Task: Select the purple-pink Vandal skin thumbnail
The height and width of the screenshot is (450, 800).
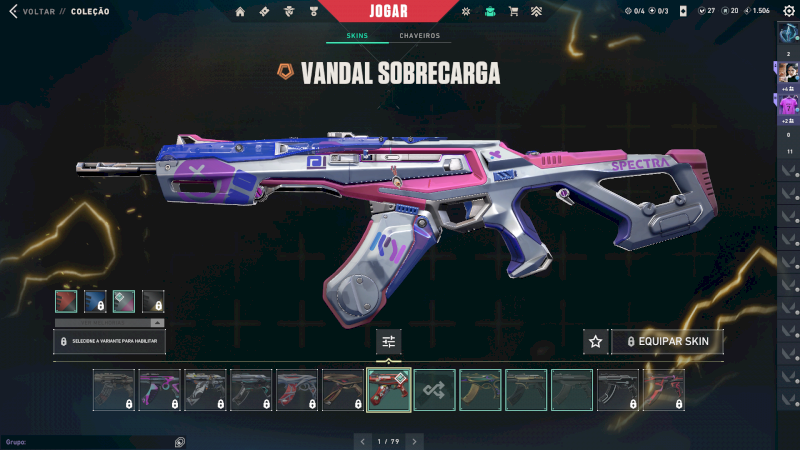Action: (160, 390)
